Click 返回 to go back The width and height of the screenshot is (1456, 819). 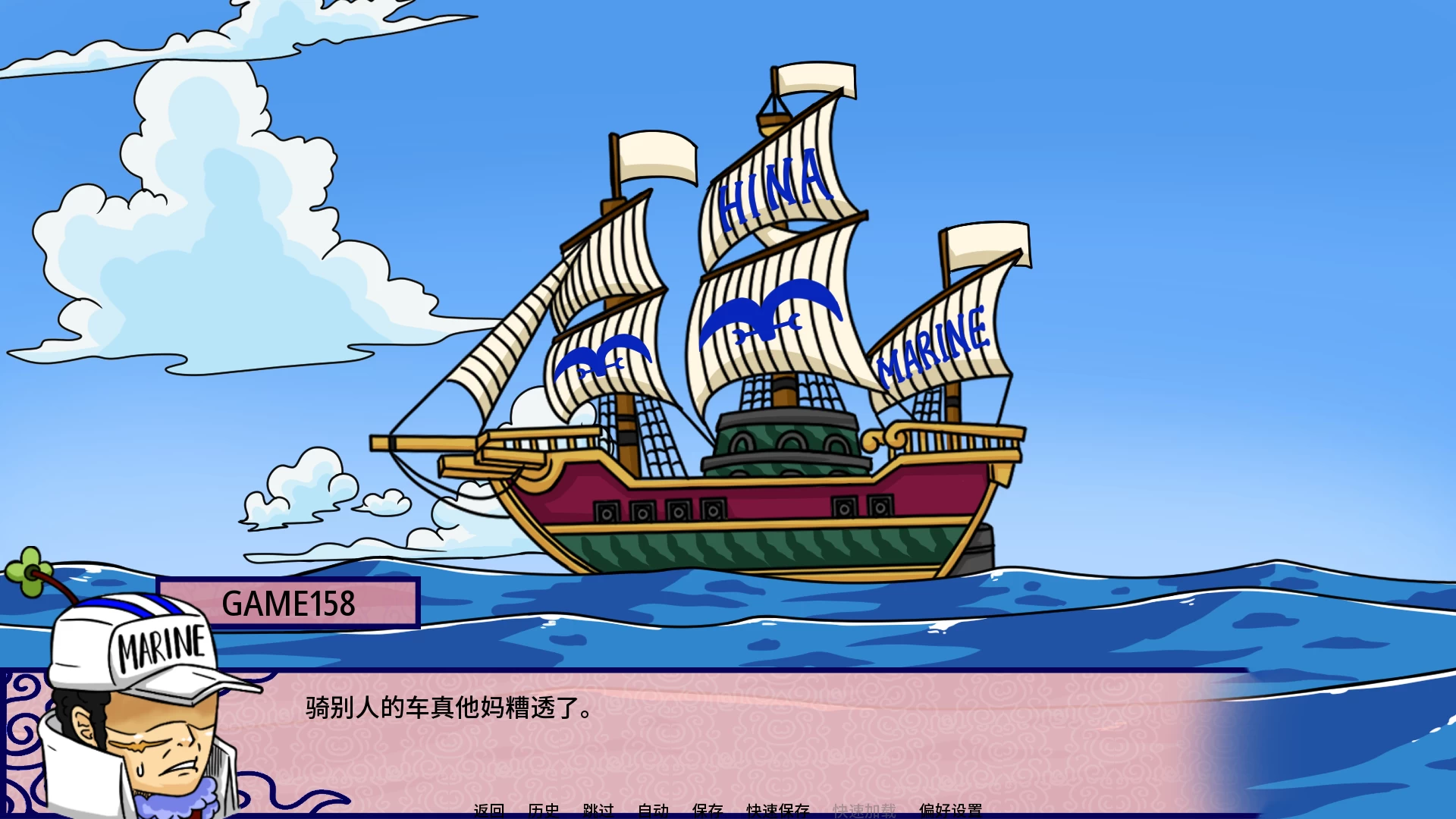pos(489,811)
